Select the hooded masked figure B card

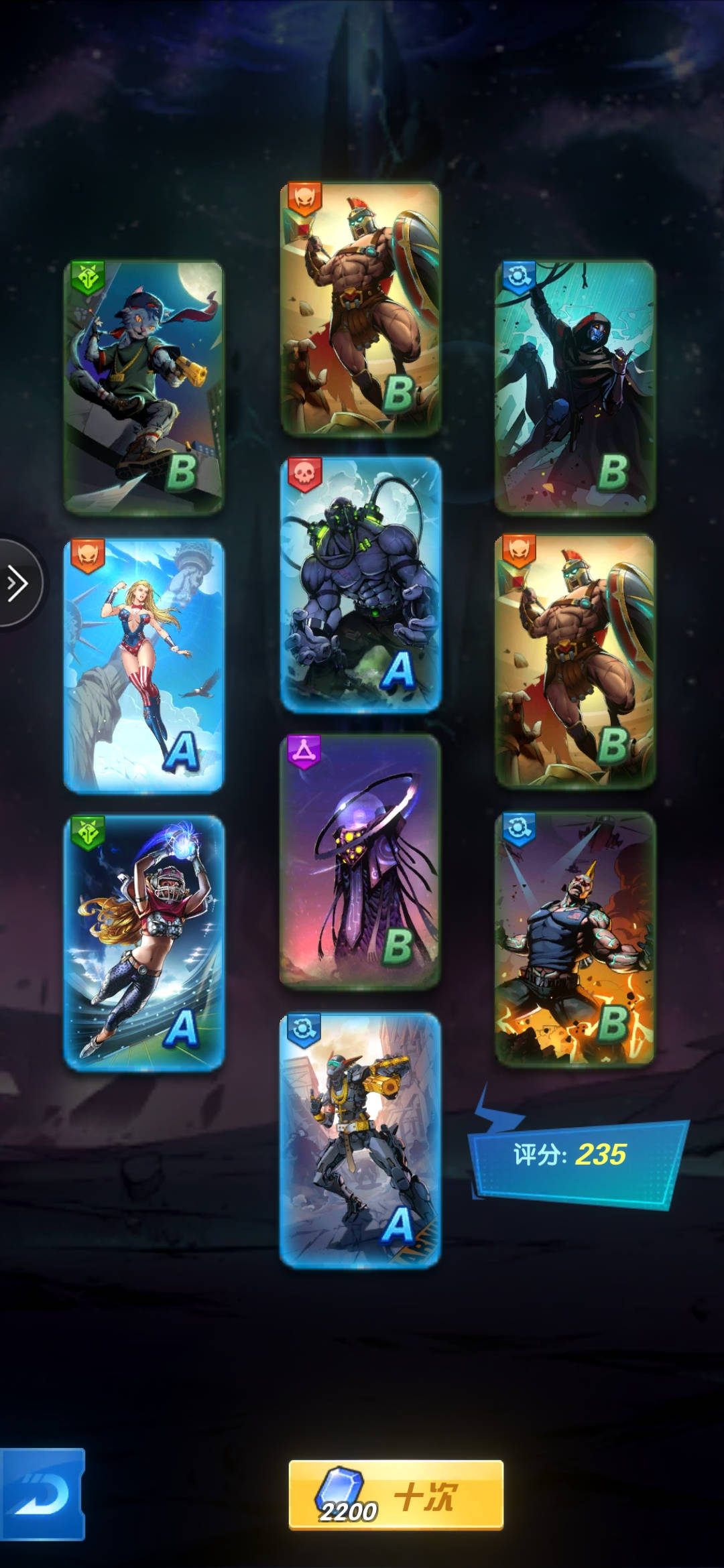pos(575,387)
